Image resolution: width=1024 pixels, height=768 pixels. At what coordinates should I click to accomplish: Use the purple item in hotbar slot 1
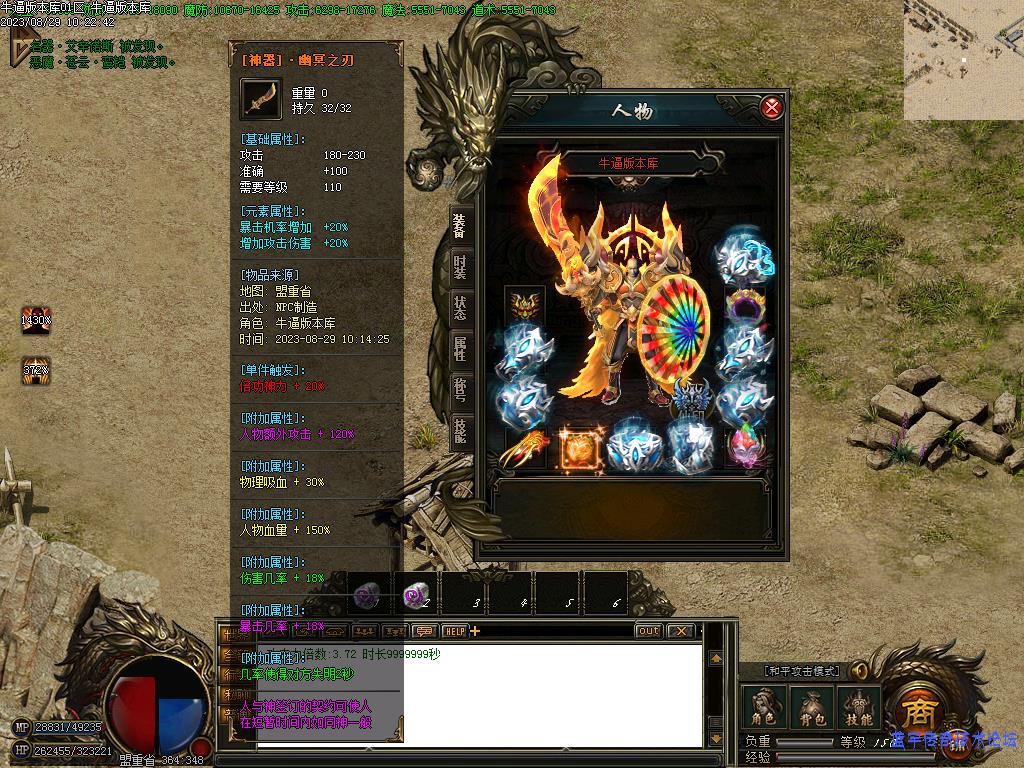click(x=368, y=595)
